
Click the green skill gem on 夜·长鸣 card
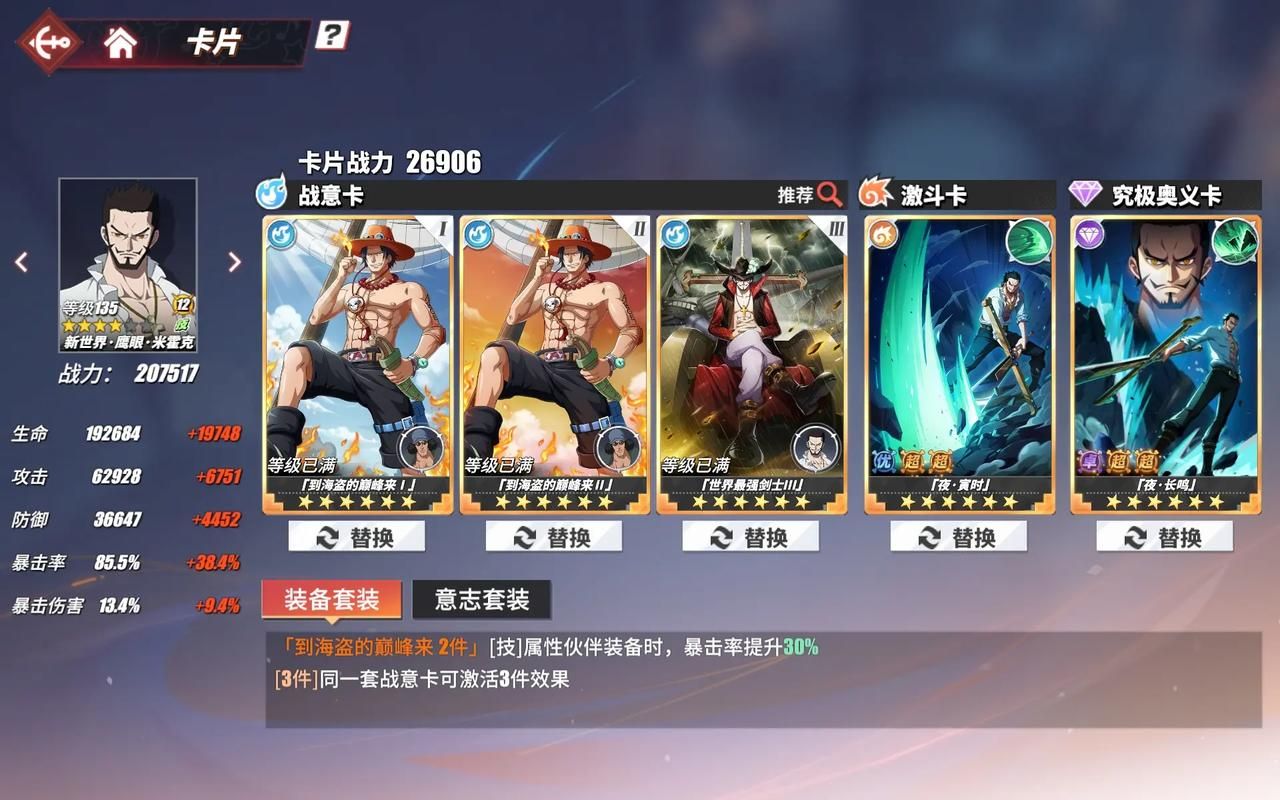(1236, 240)
